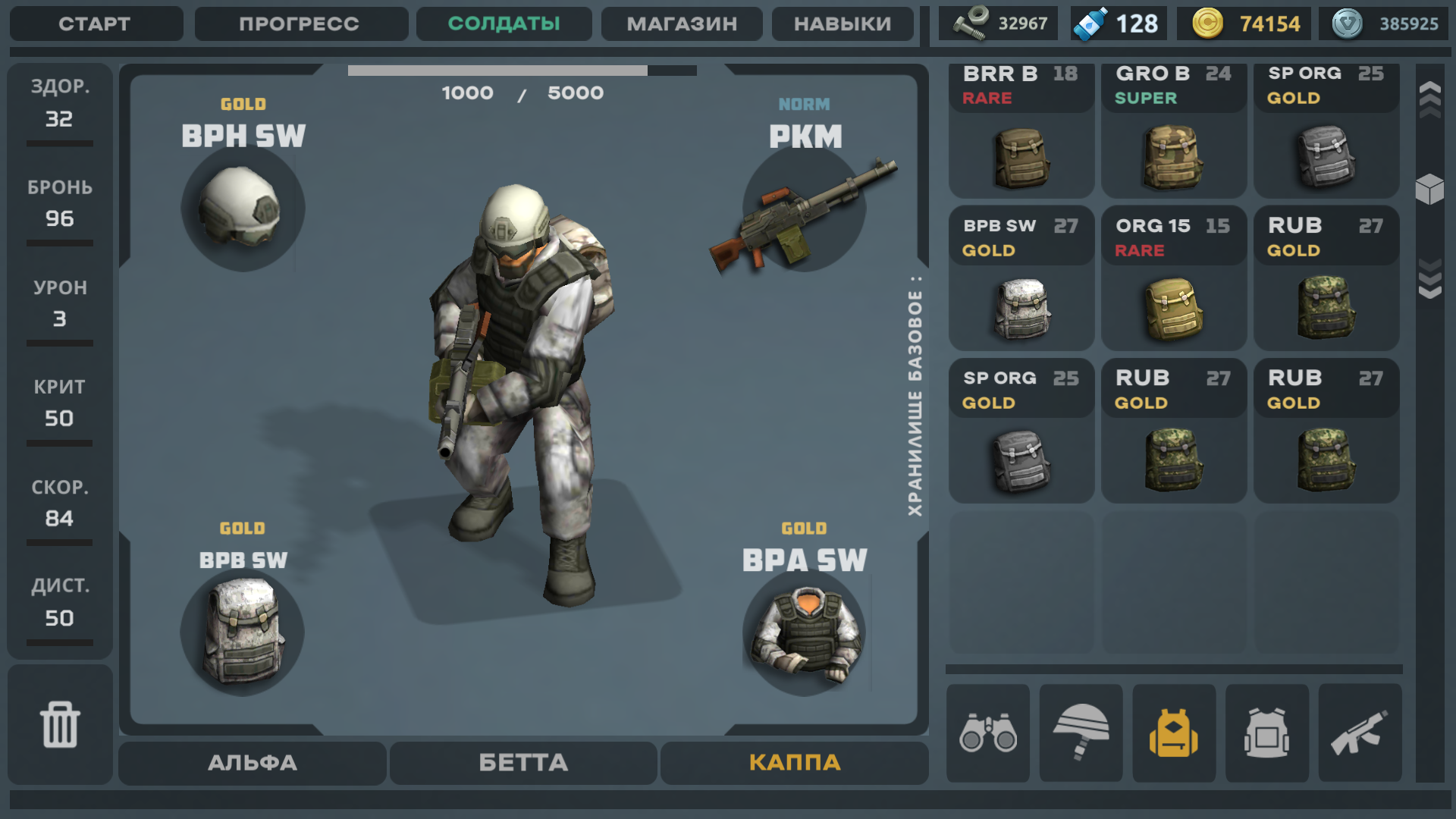
Task: Open the СТАРТ tab
Action: [96, 24]
